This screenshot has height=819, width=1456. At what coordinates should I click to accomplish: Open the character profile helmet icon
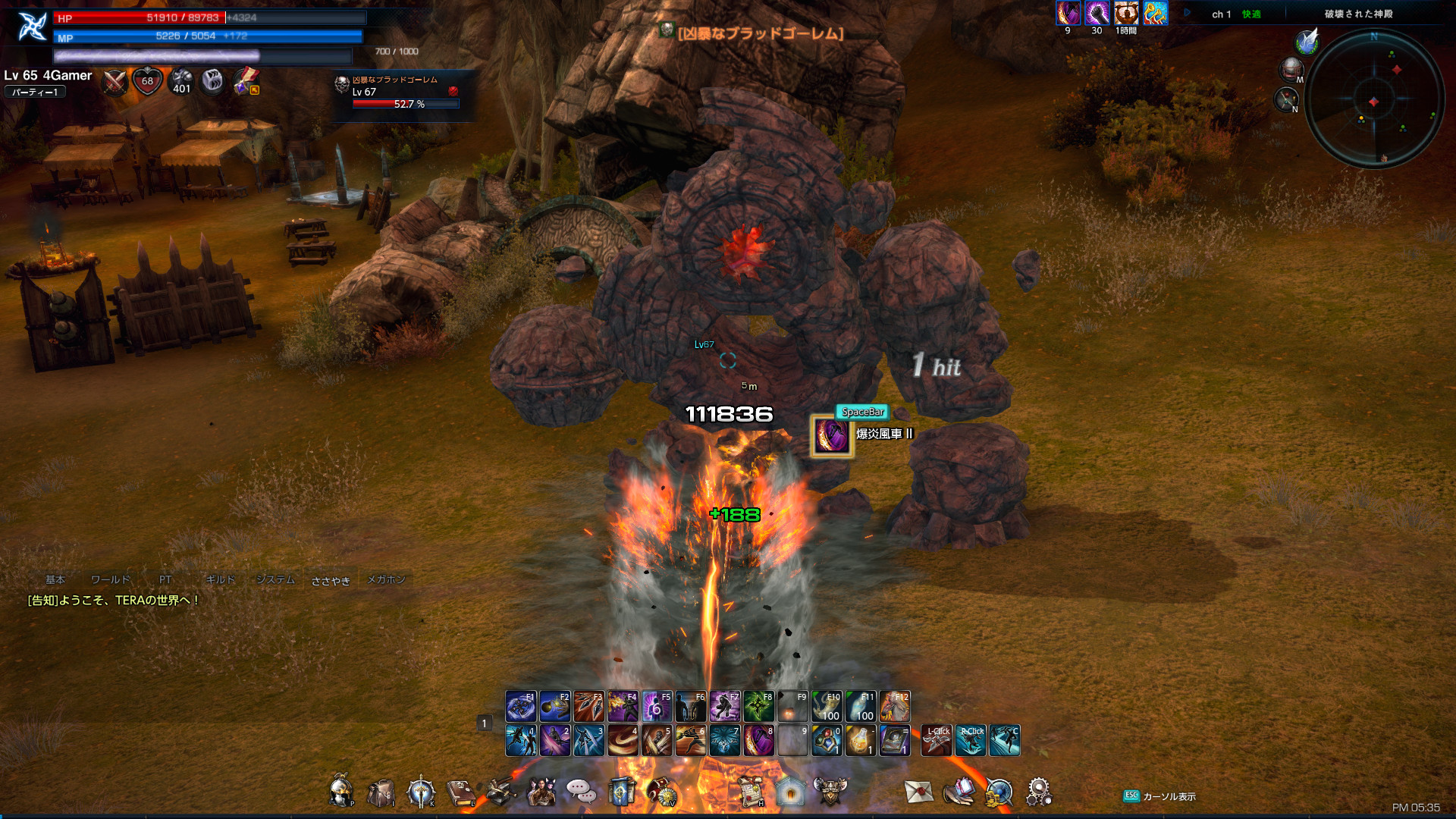[x=341, y=792]
